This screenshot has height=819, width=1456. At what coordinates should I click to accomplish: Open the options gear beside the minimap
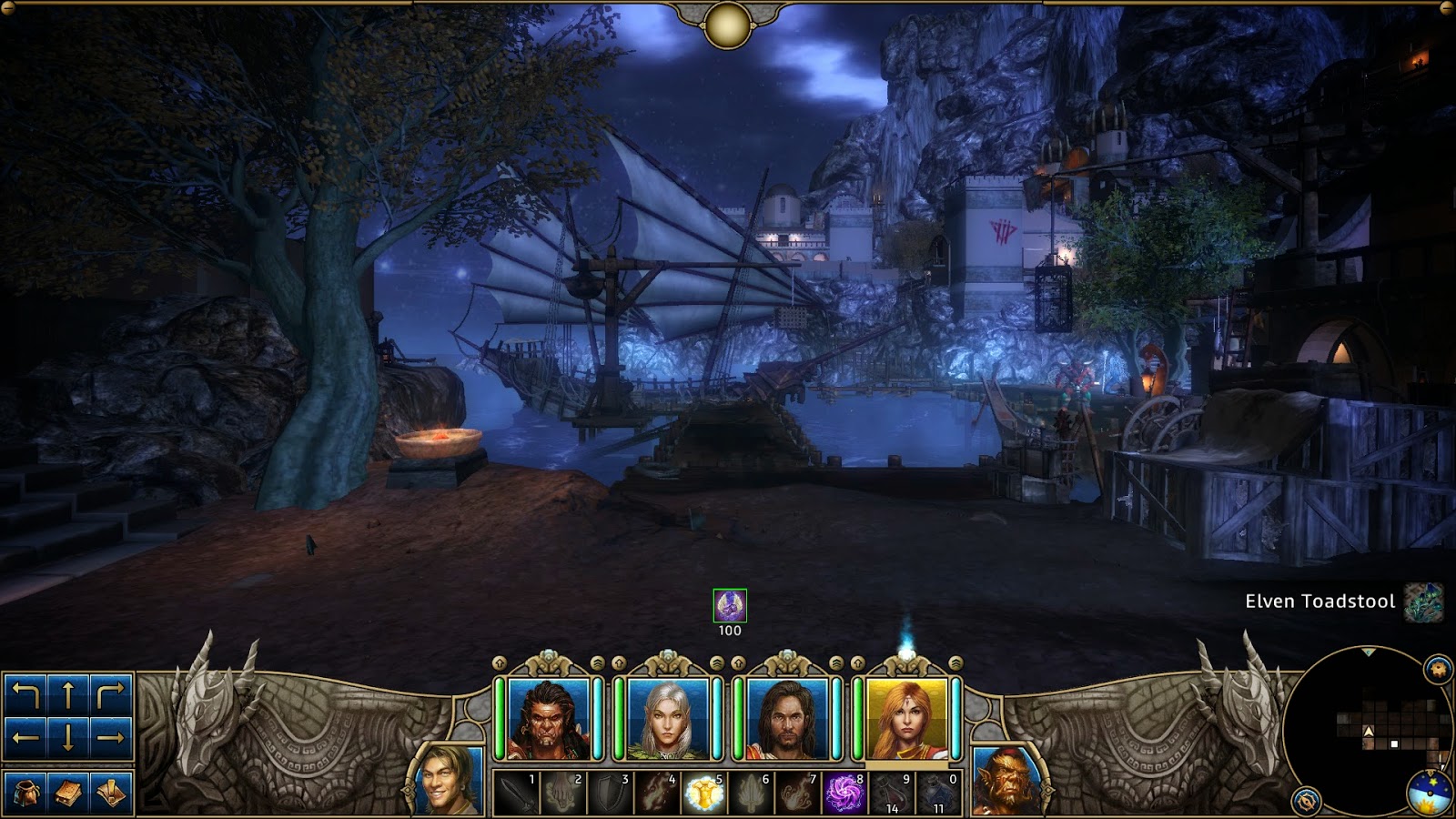1436,667
